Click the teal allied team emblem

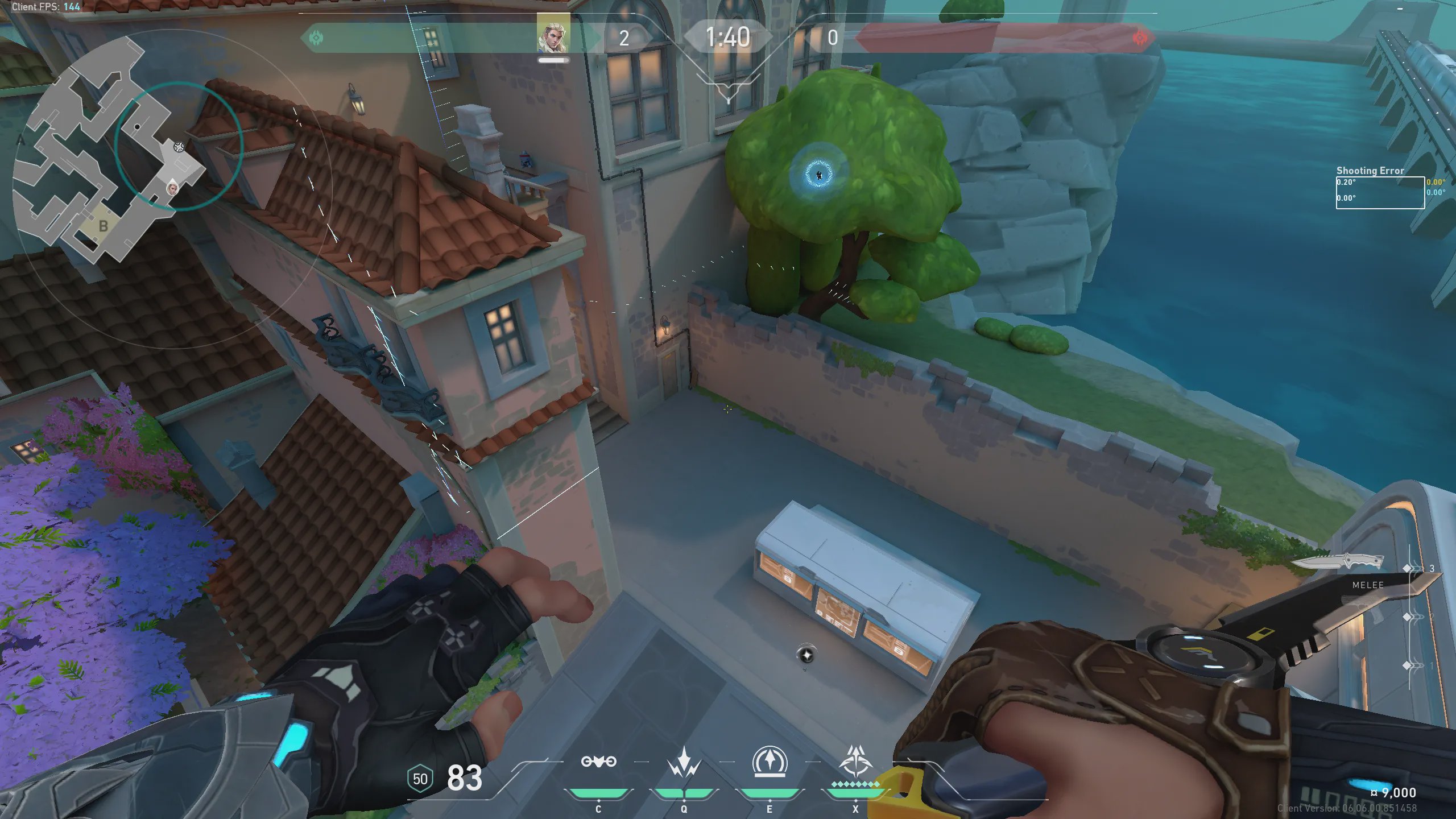(316, 38)
